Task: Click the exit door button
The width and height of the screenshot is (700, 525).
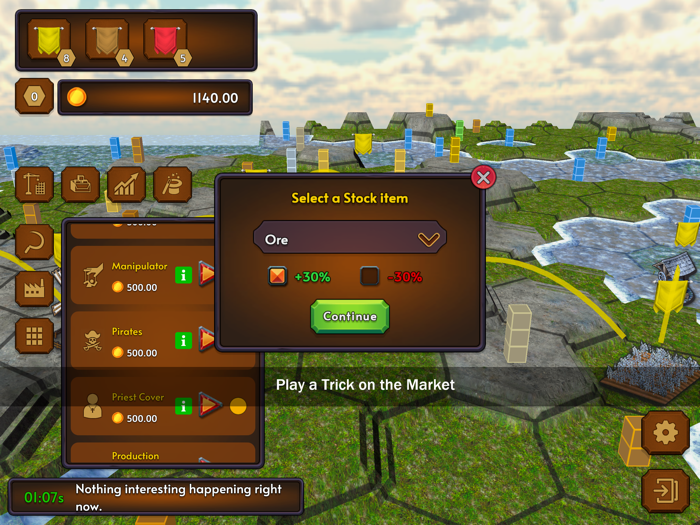Action: [662, 490]
